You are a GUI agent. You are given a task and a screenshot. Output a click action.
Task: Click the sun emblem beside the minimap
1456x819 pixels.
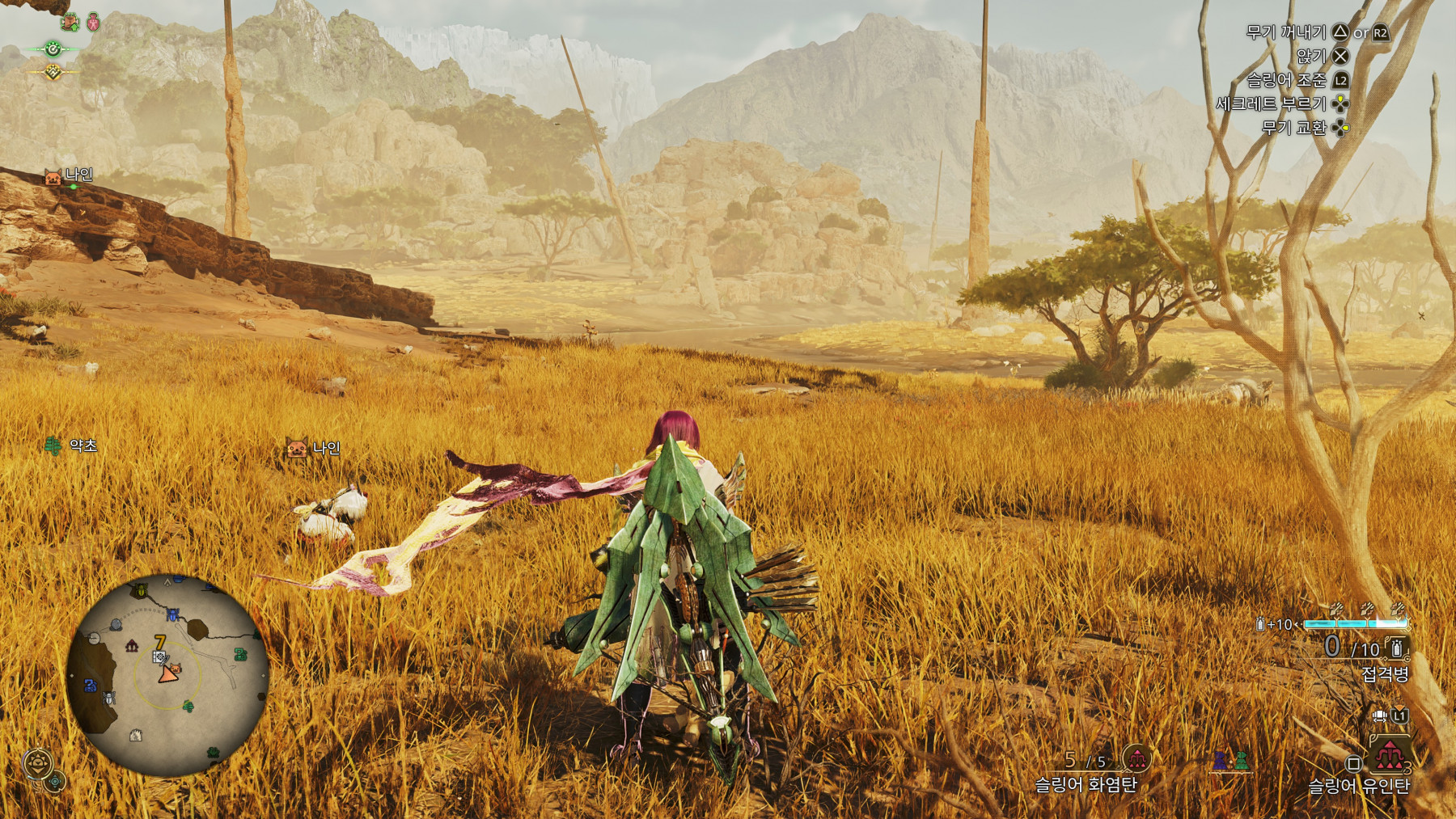point(37,763)
